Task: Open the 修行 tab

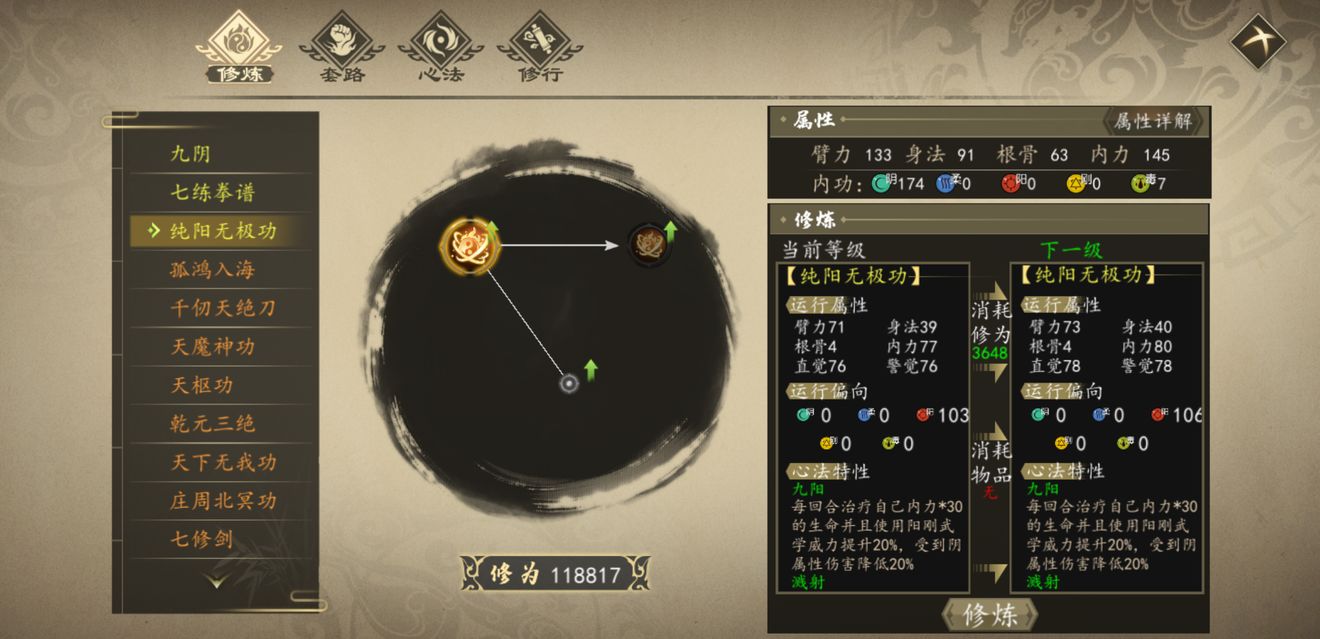Action: (540, 47)
